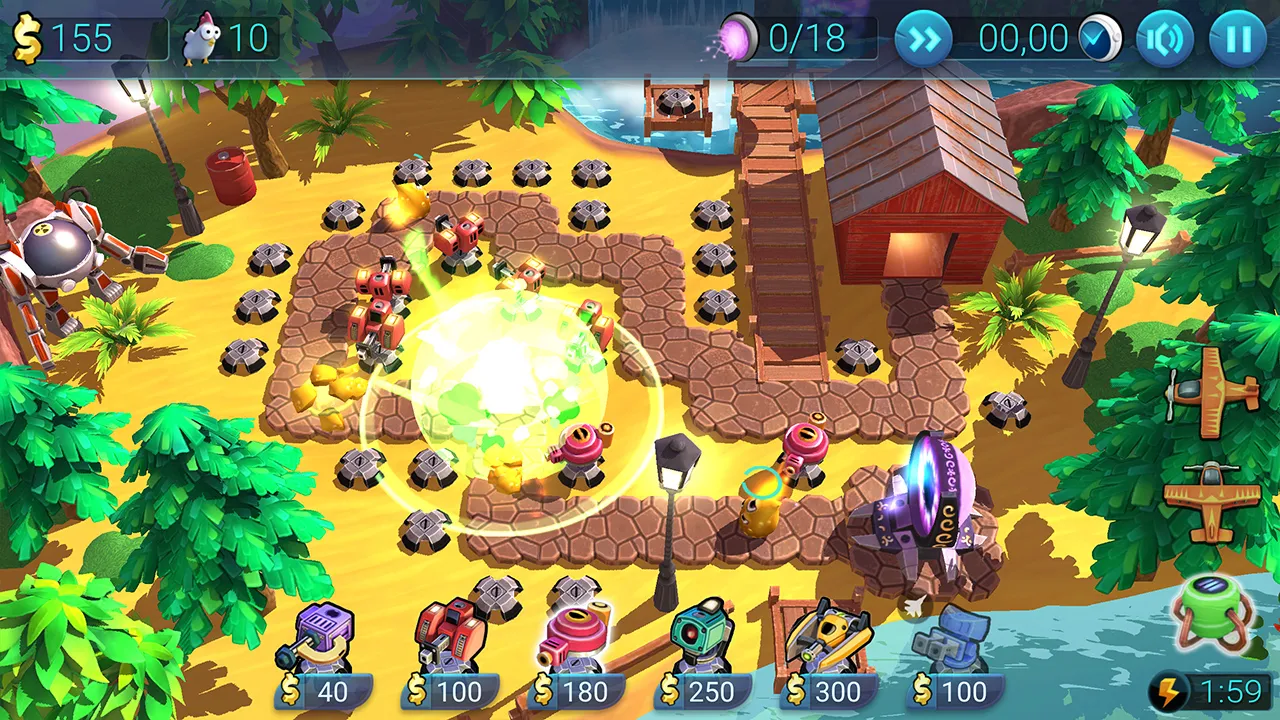Screen dimensions: 1280x720
Task: Toggle fast-forward game speed
Action: 925,39
